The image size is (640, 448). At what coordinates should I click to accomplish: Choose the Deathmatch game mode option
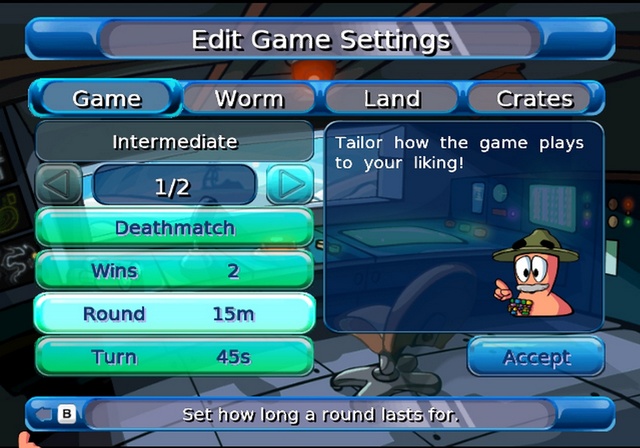pyautogui.click(x=175, y=228)
